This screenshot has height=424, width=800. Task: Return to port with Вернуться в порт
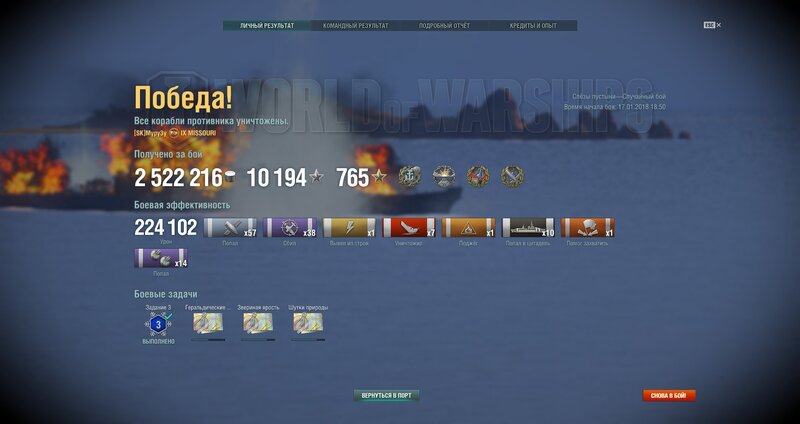[x=387, y=395]
